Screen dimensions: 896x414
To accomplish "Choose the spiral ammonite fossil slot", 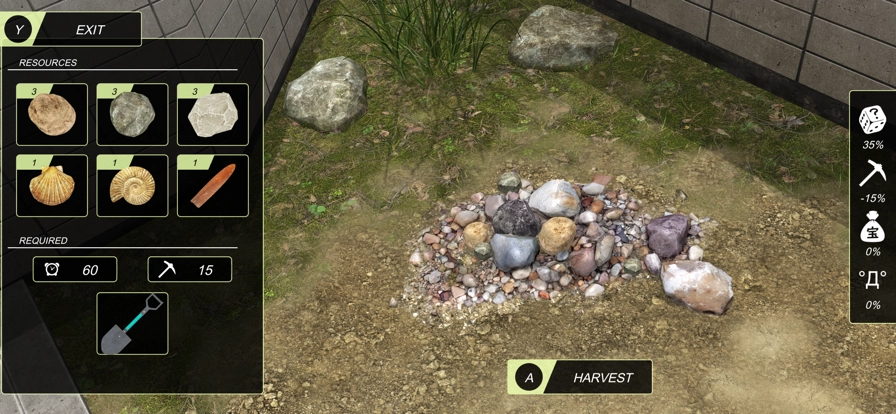I will click(x=132, y=185).
